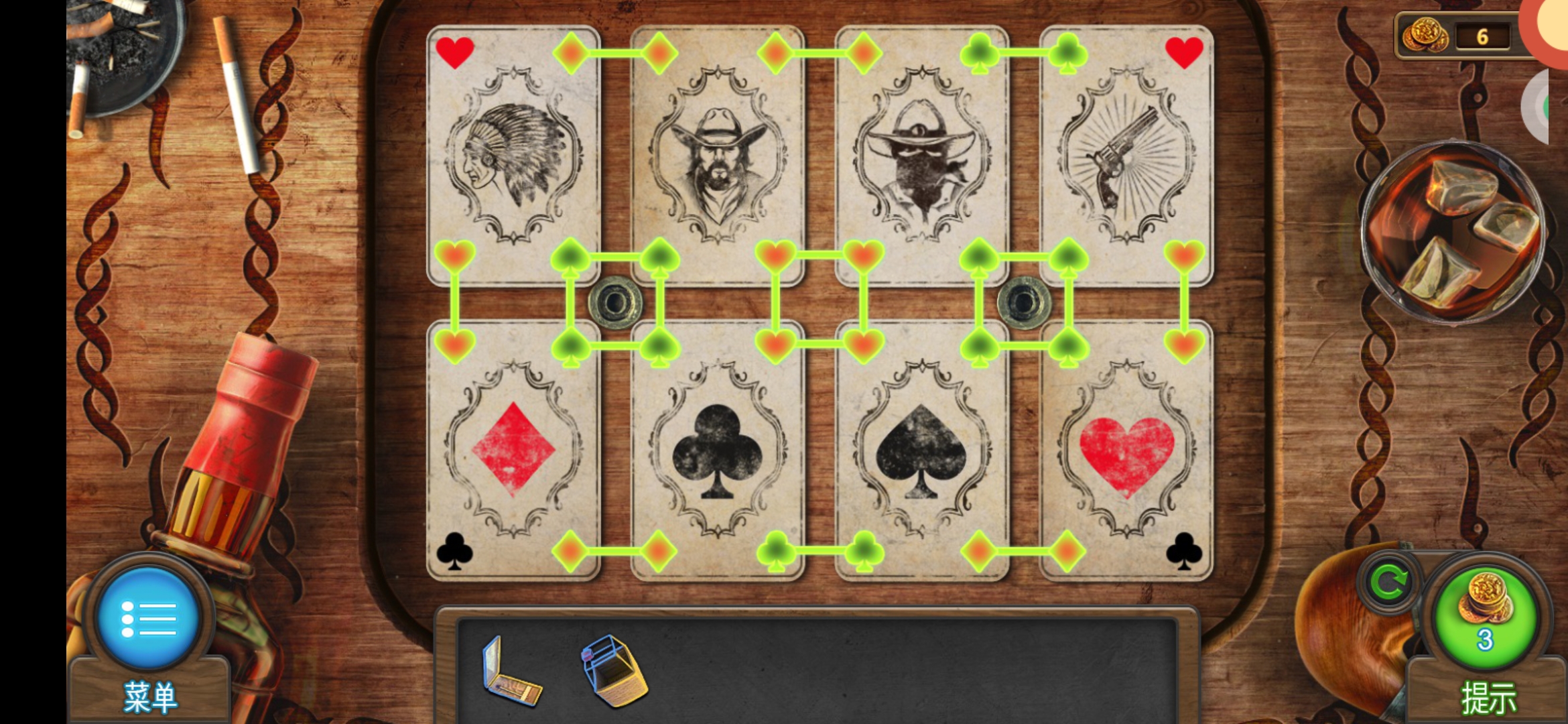Select the revolver card
This screenshot has width=1568, height=724.
1126,156
